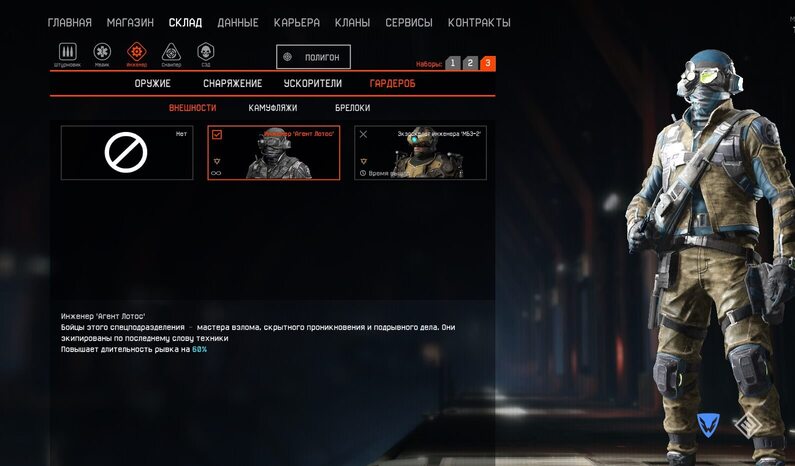Open the Кланы menu

(351, 22)
